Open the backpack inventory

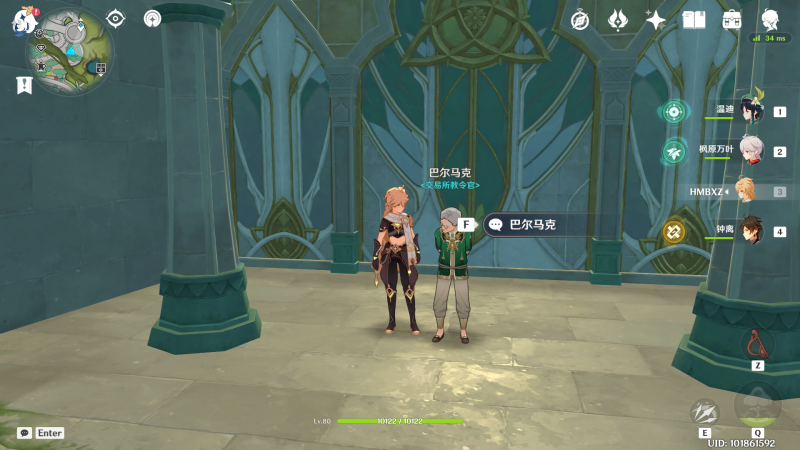(732, 20)
